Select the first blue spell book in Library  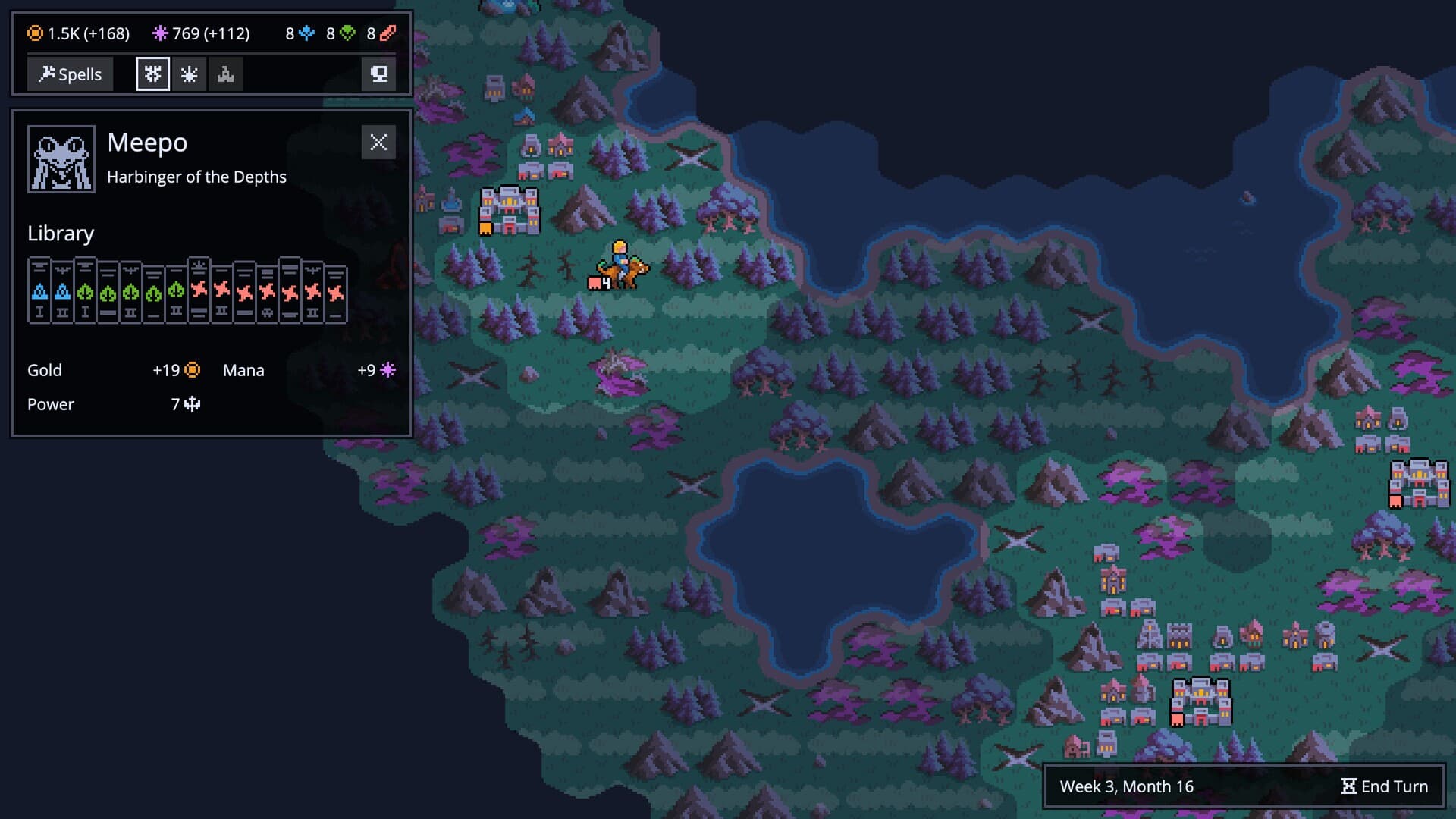click(39, 291)
